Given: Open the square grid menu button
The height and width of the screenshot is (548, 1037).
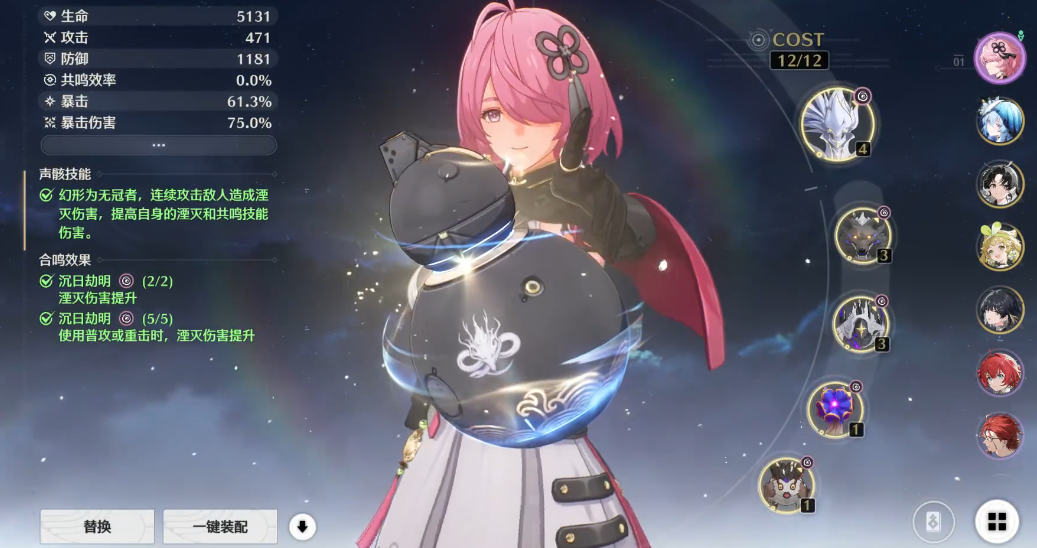Looking at the screenshot, I should pyautogui.click(x=996, y=521).
